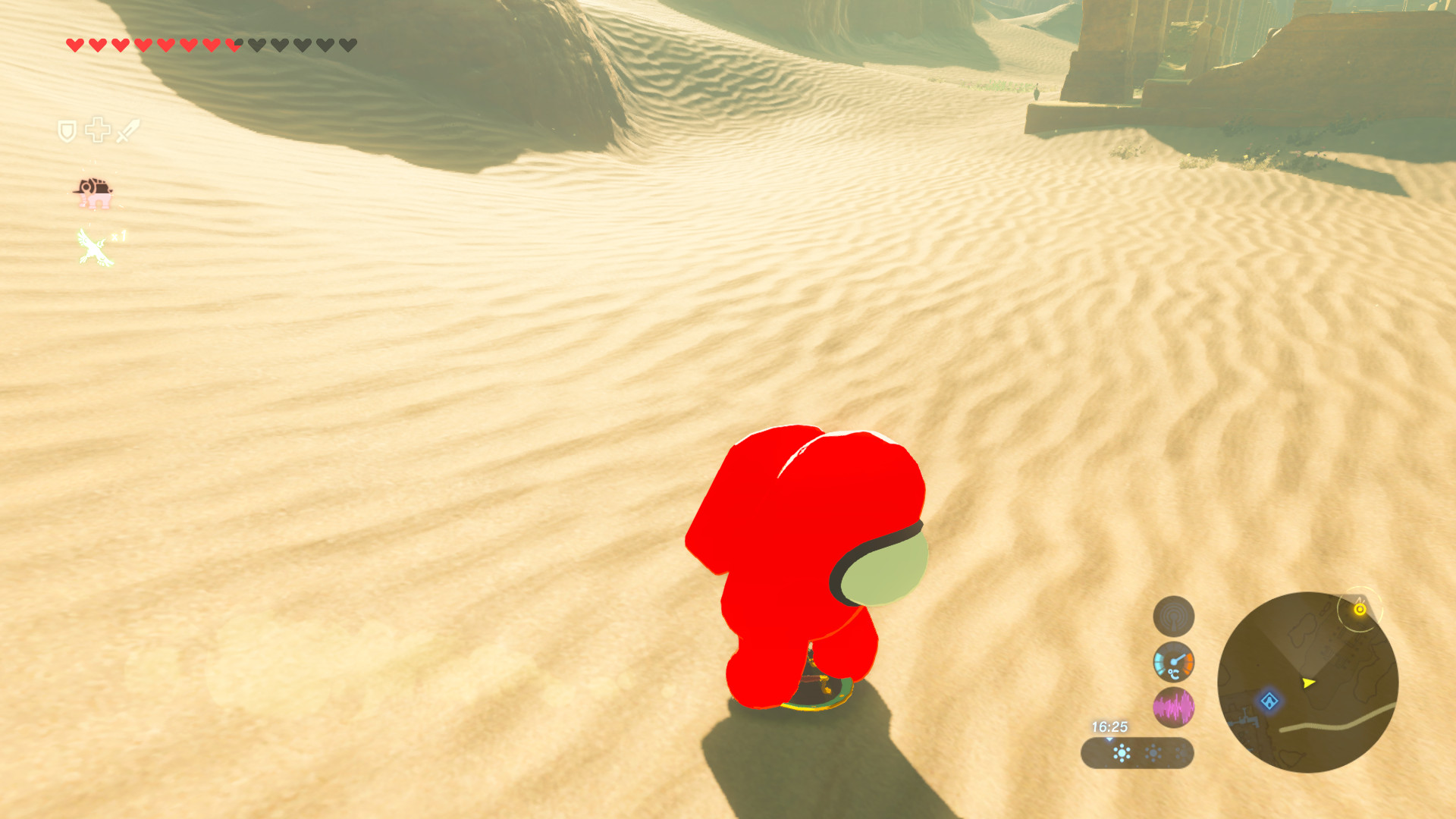This screenshot has width=1456, height=819.
Task: Select the current sun weather symbol
Action: pyautogui.click(x=1122, y=753)
